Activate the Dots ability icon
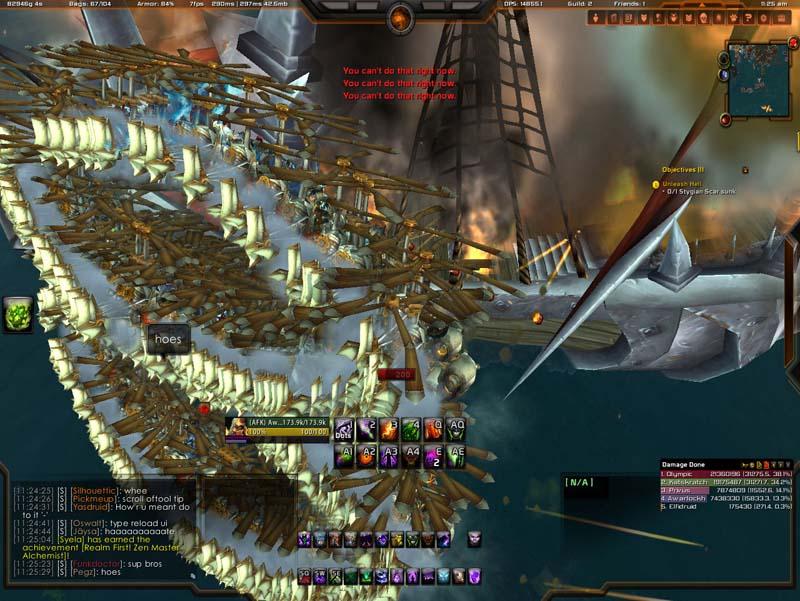 [345, 430]
